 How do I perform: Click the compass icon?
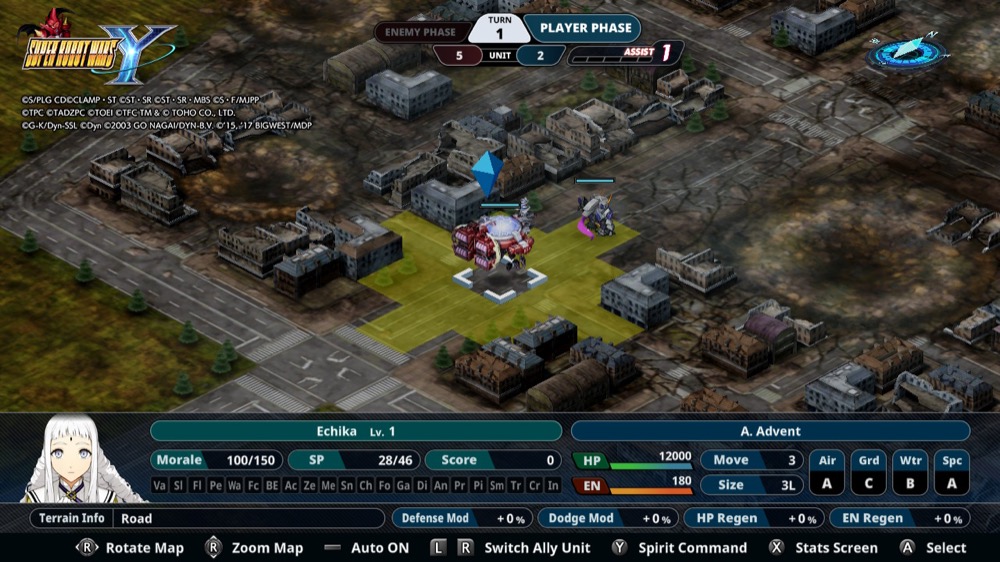906,51
